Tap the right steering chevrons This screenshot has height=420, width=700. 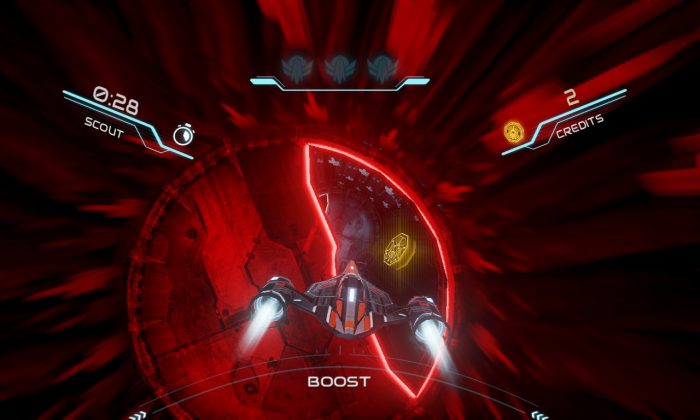(x=541, y=414)
